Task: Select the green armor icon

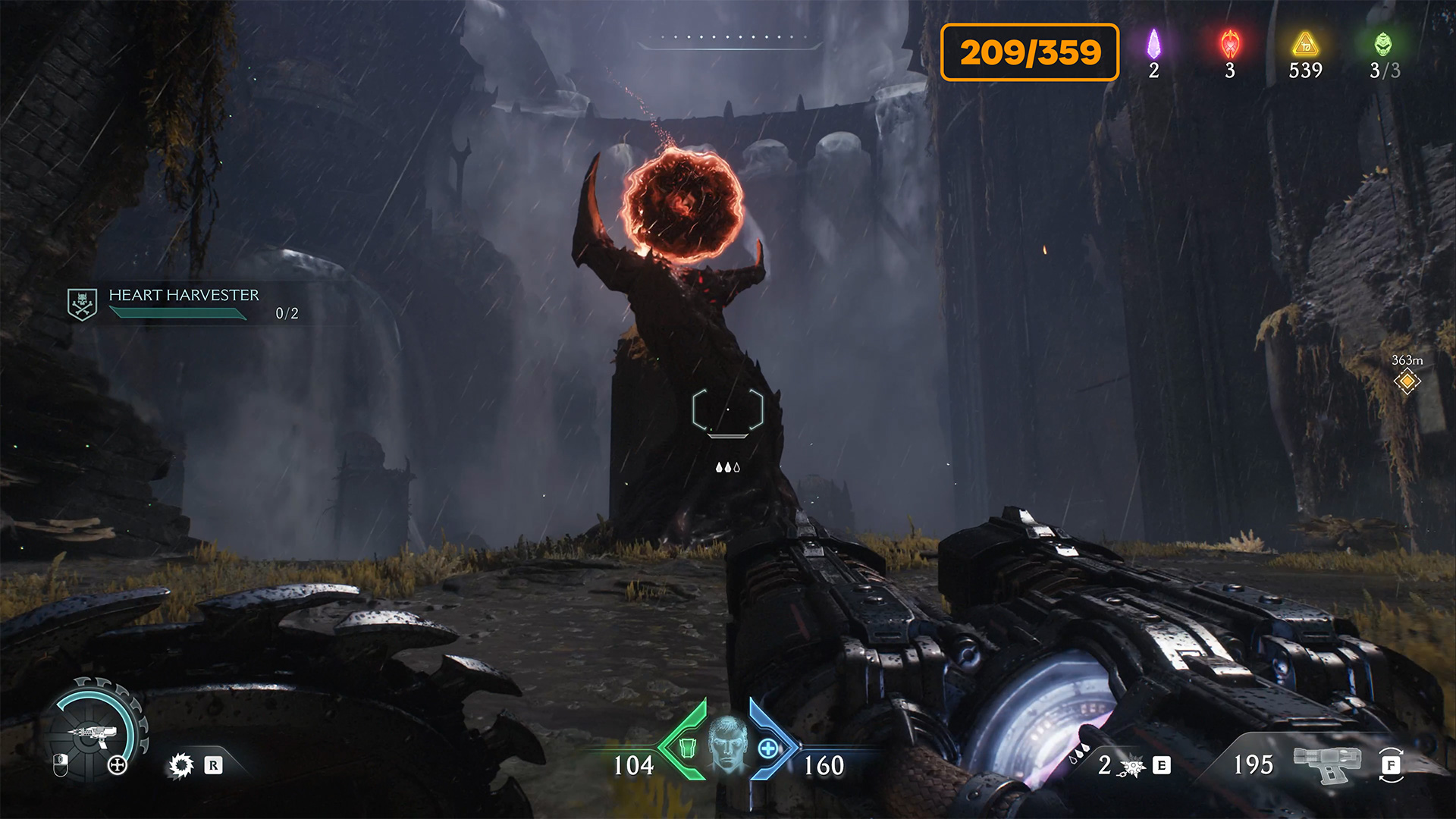Action: 686,748
